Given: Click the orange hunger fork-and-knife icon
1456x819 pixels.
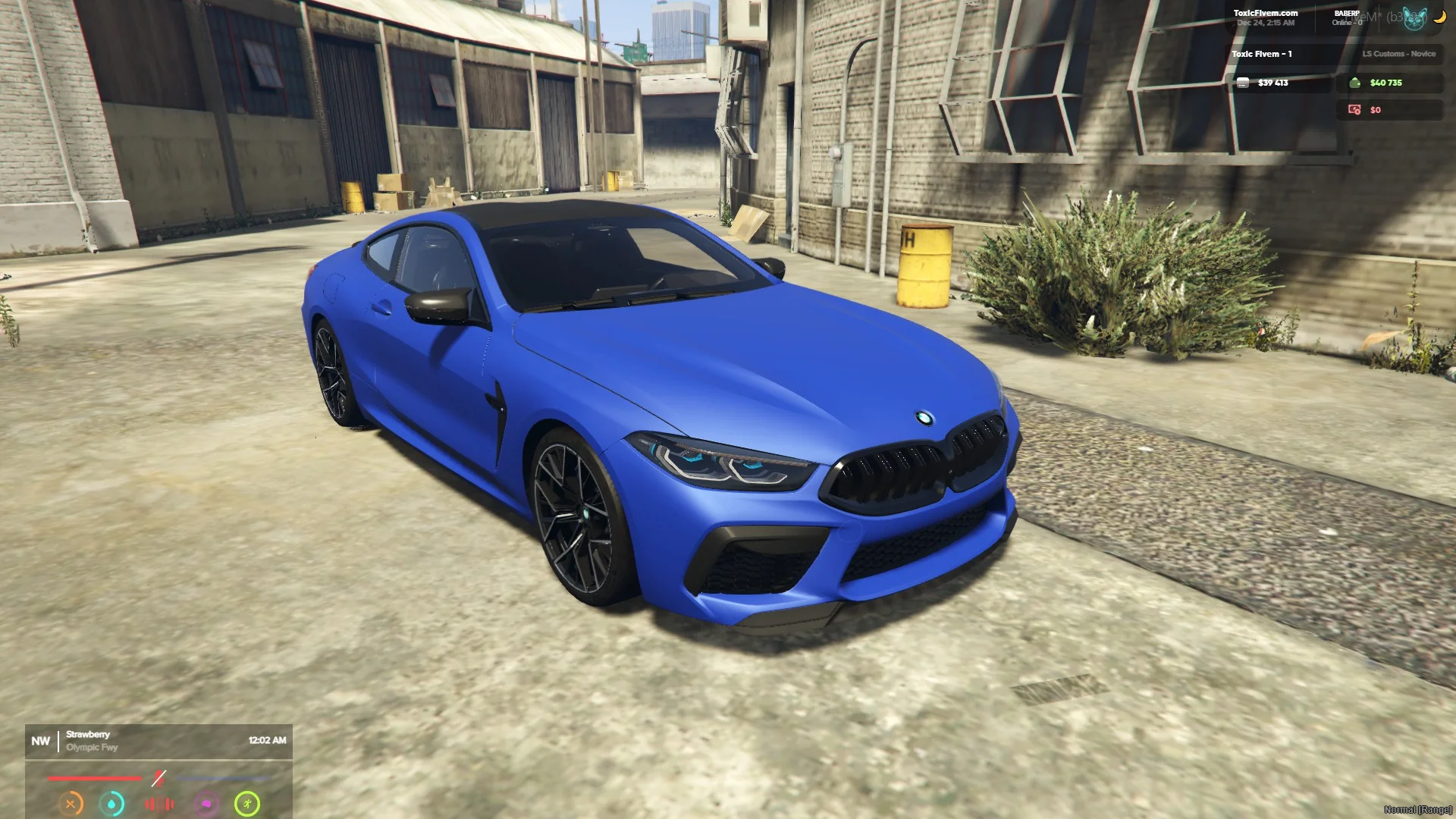Looking at the screenshot, I should click(x=71, y=803).
